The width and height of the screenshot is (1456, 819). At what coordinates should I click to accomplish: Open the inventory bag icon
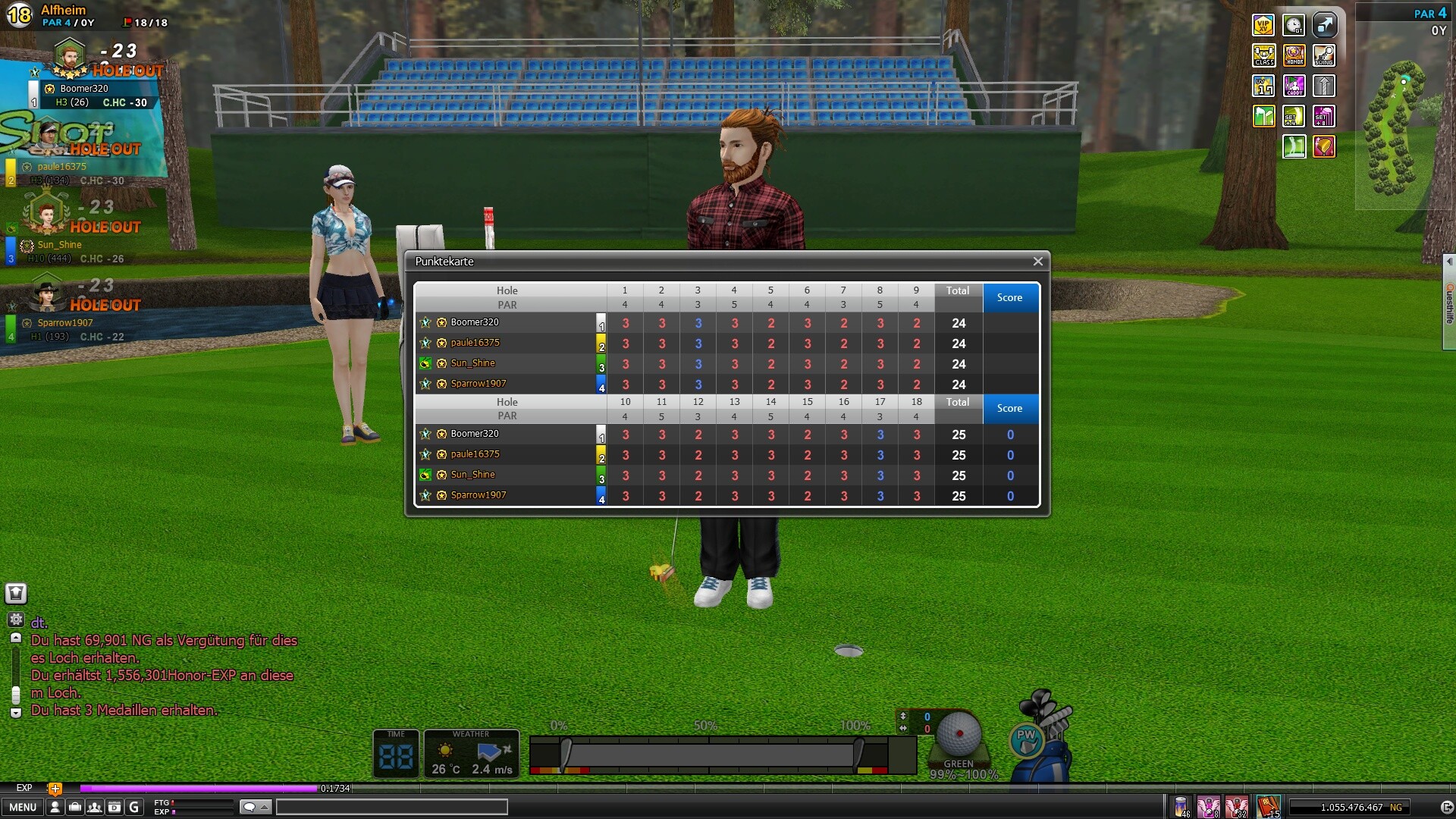(x=74, y=807)
